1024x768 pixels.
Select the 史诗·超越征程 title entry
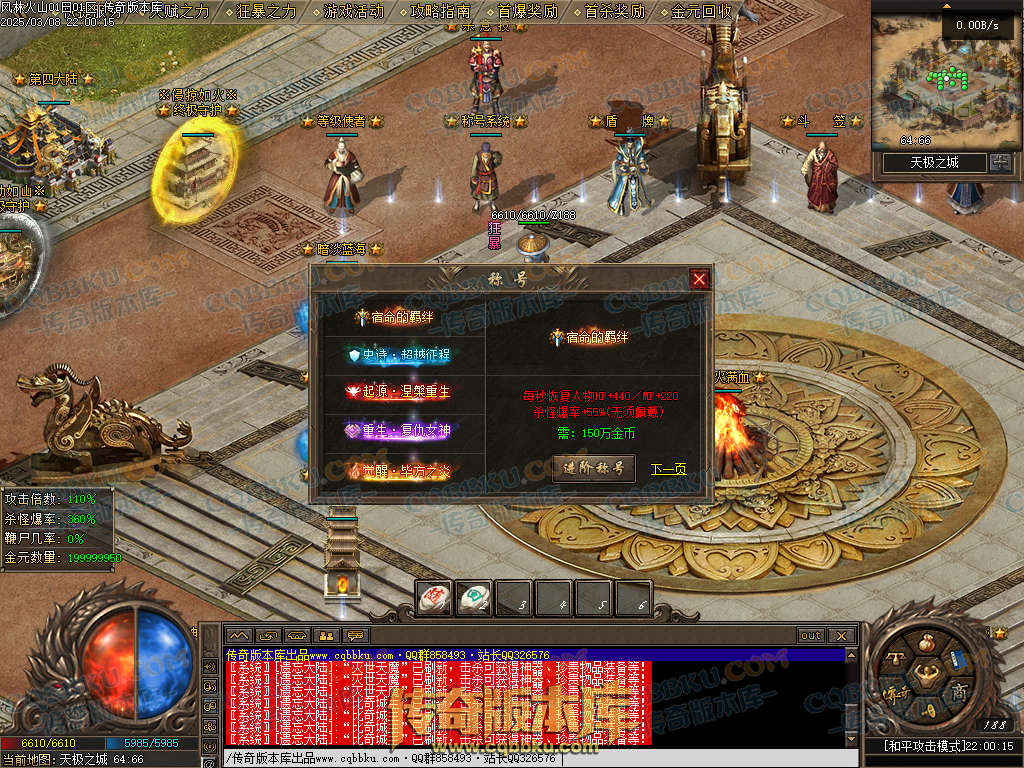pos(398,355)
